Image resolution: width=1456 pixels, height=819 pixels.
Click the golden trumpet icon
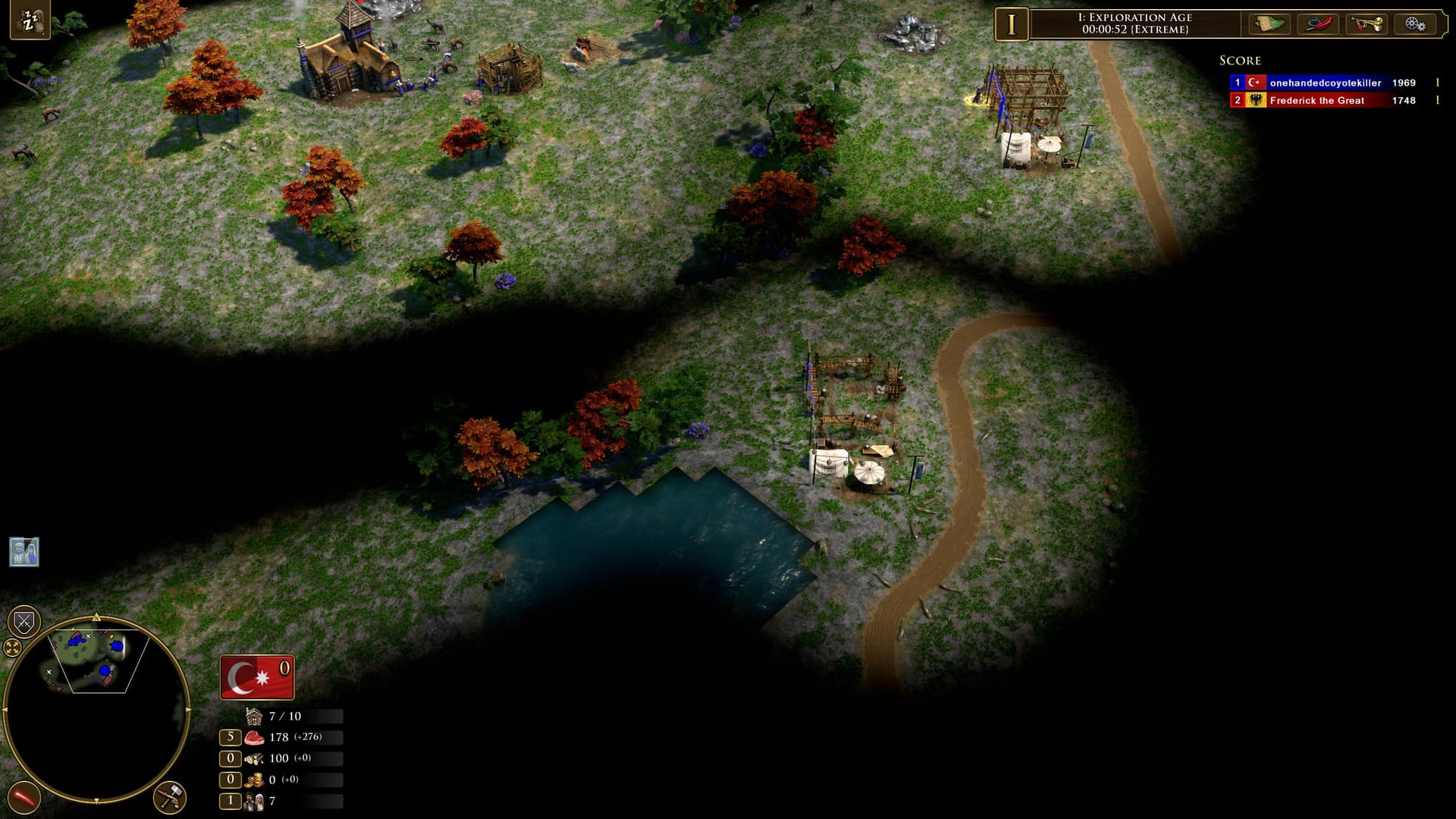pyautogui.click(x=1367, y=24)
